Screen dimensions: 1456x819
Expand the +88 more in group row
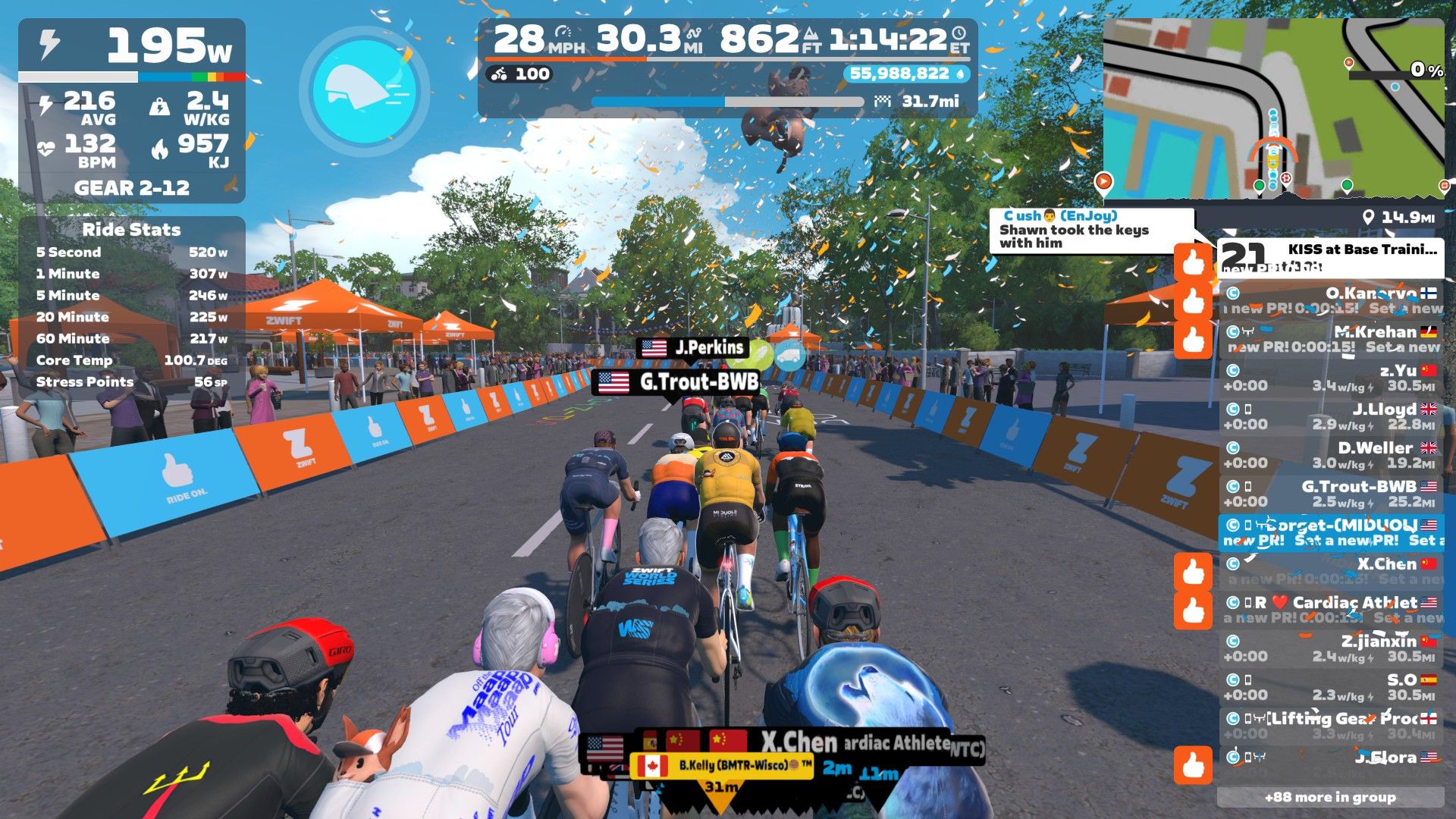click(1330, 797)
